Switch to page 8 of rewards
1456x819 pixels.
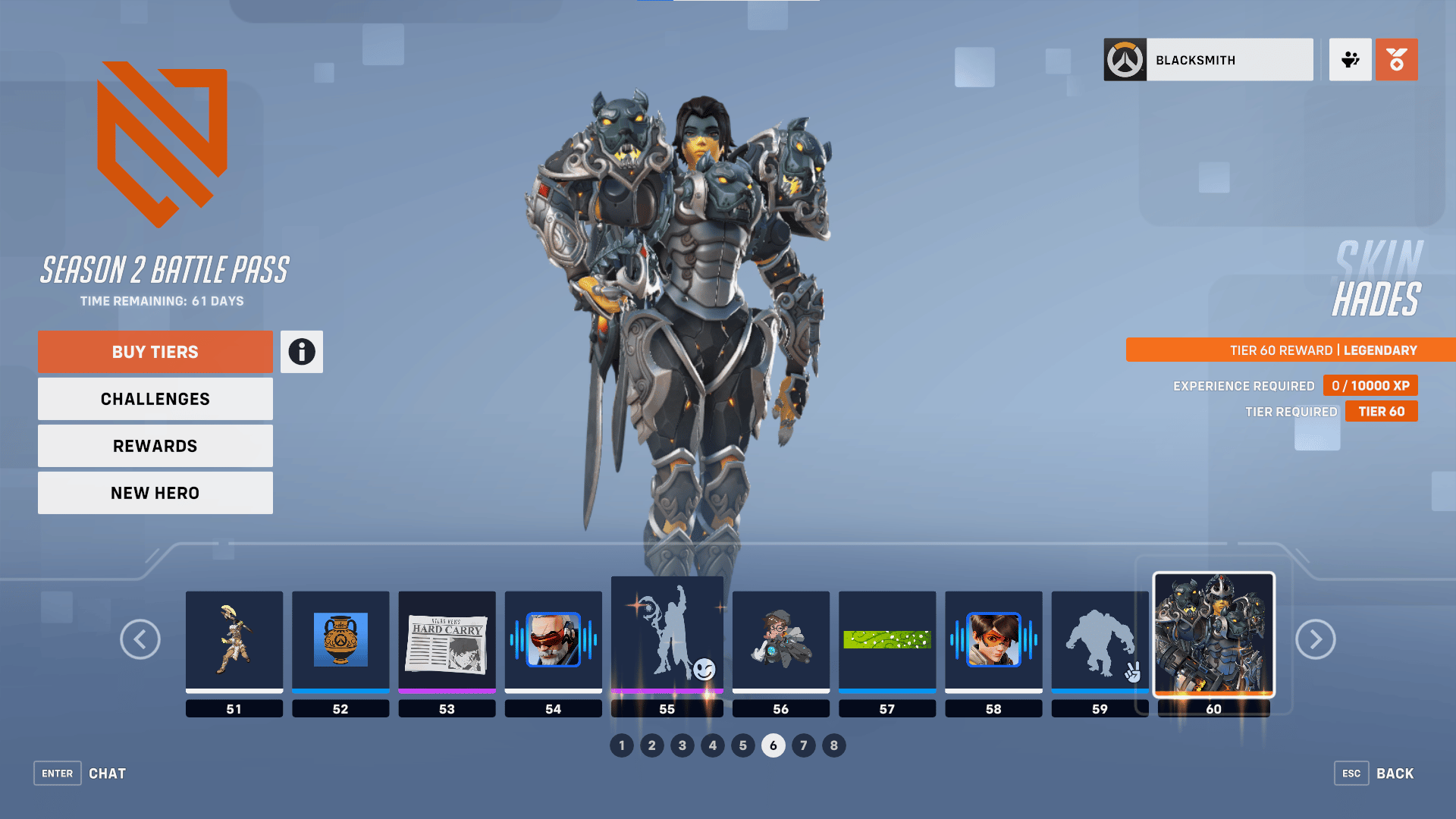(833, 745)
